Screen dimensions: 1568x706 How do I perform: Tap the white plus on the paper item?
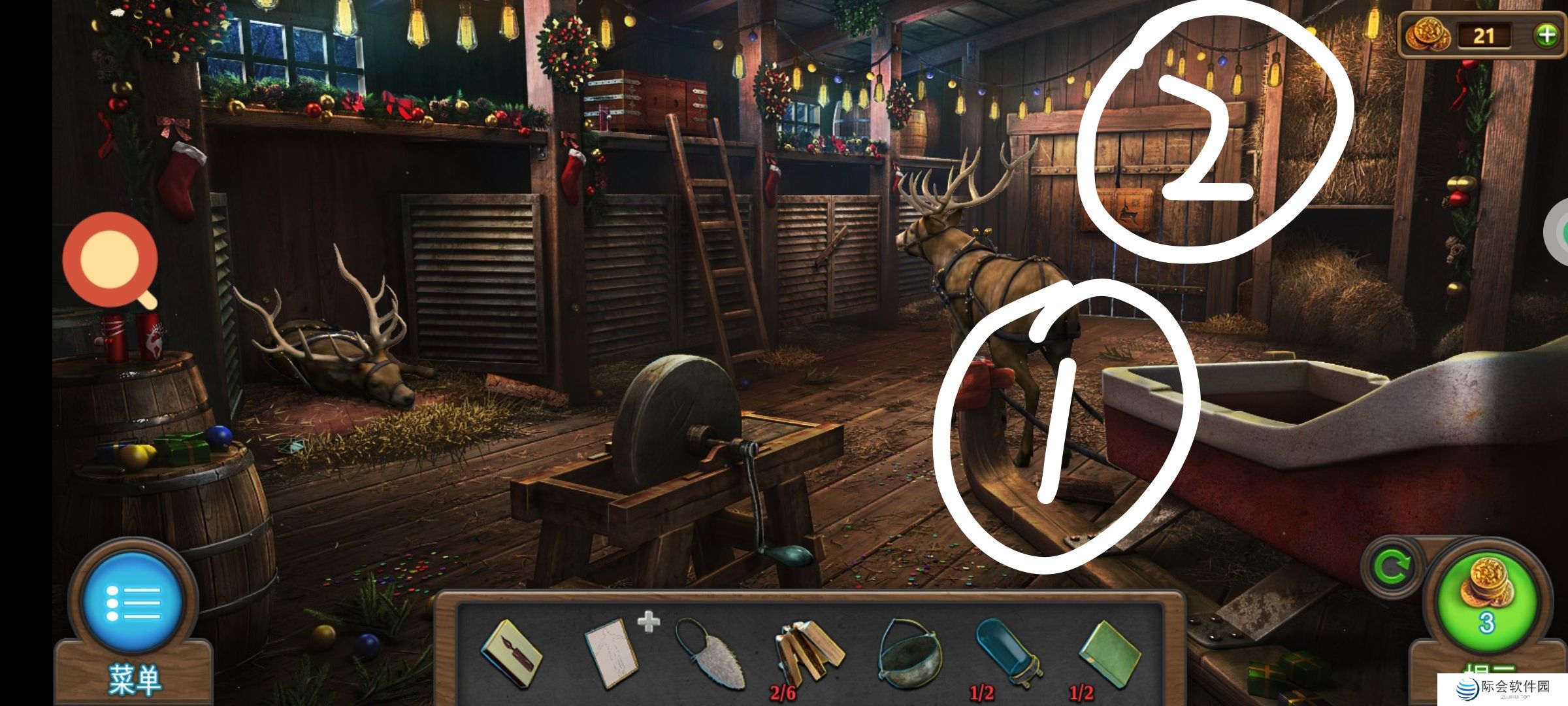pos(648,622)
